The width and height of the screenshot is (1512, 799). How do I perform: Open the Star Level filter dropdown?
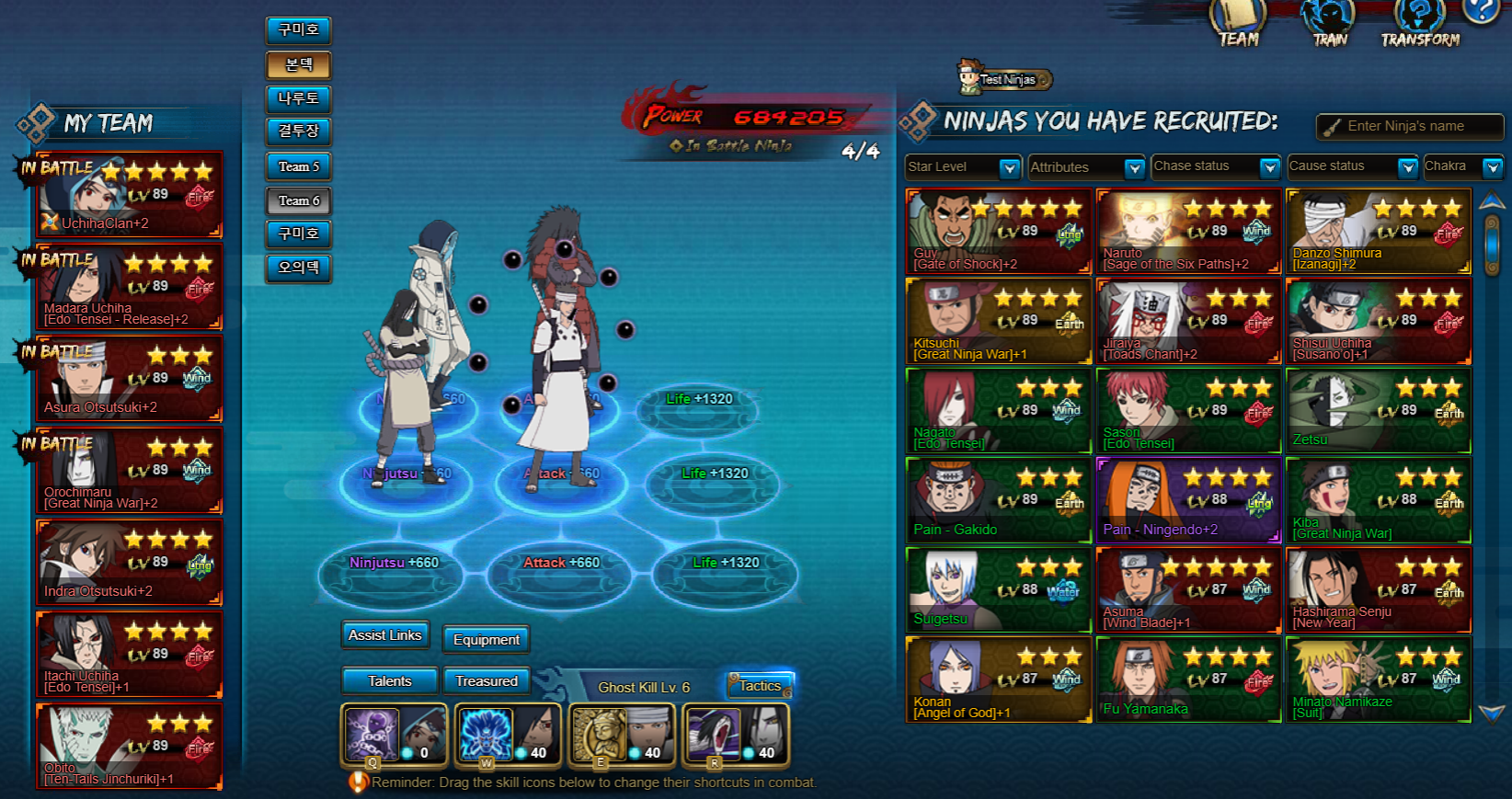pyautogui.click(x=1009, y=167)
